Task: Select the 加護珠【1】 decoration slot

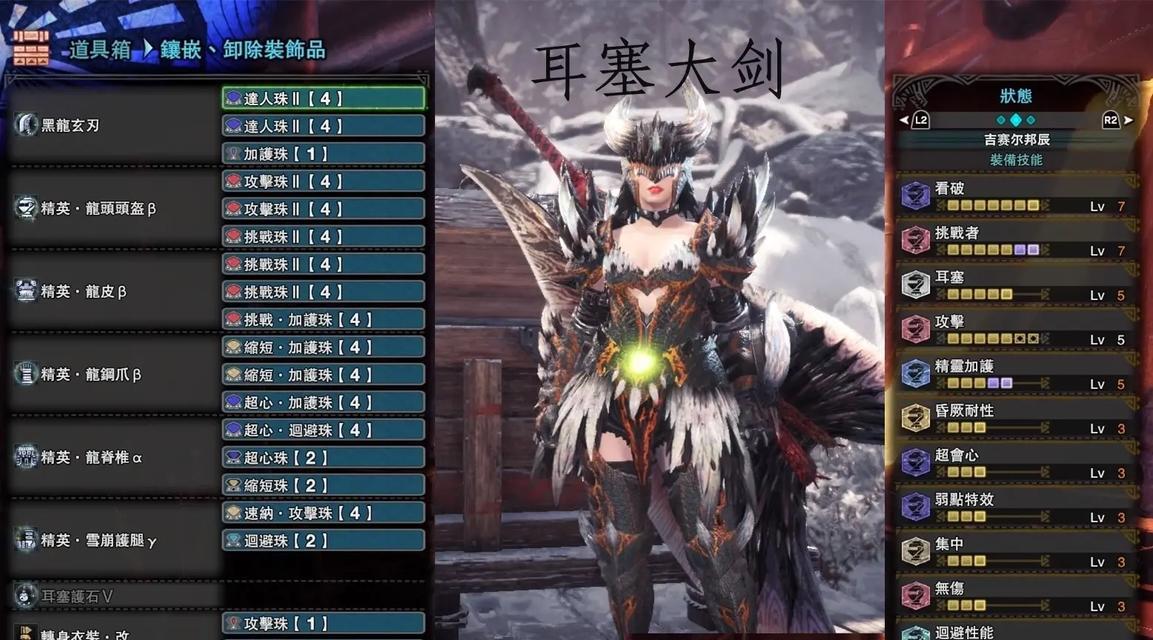Action: (x=323, y=154)
